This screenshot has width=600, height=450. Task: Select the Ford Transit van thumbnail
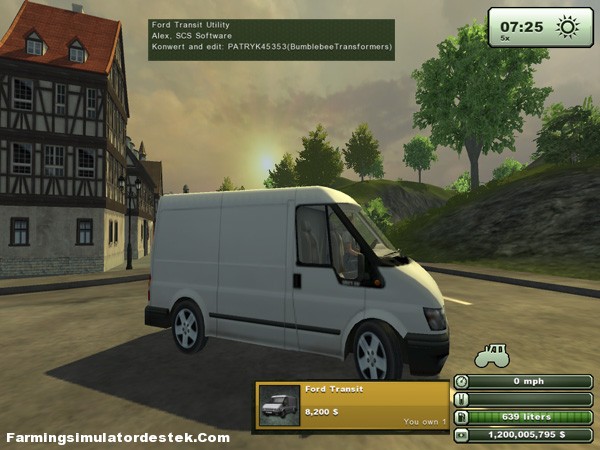point(279,405)
